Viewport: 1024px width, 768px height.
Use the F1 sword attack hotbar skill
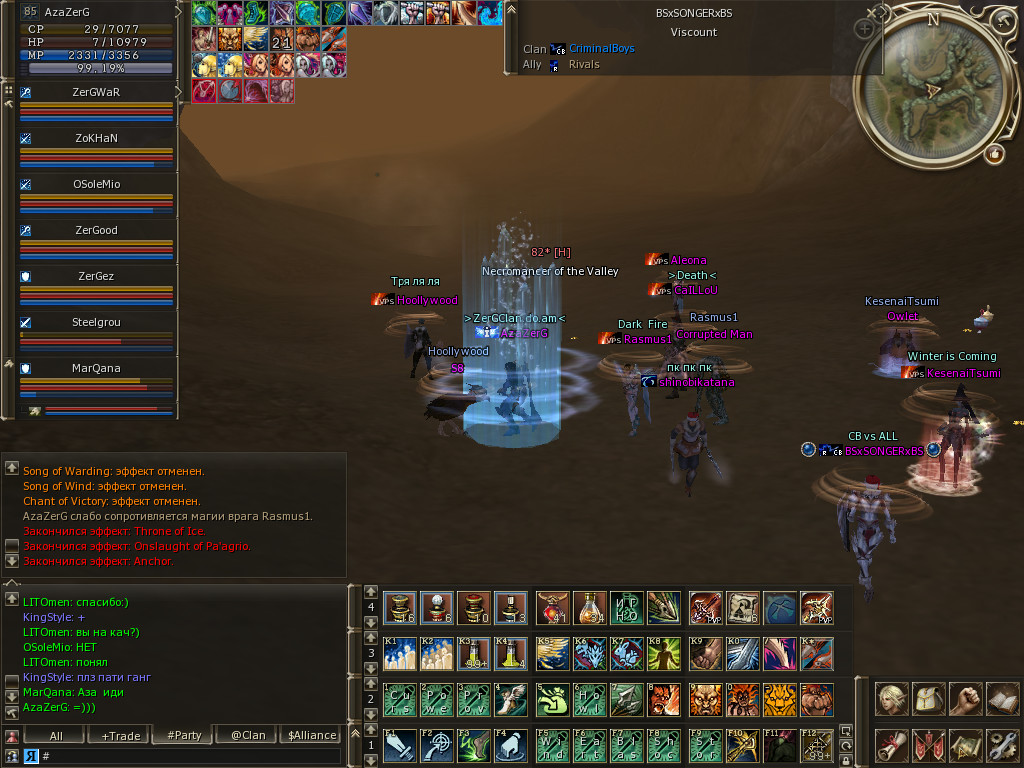tap(399, 744)
